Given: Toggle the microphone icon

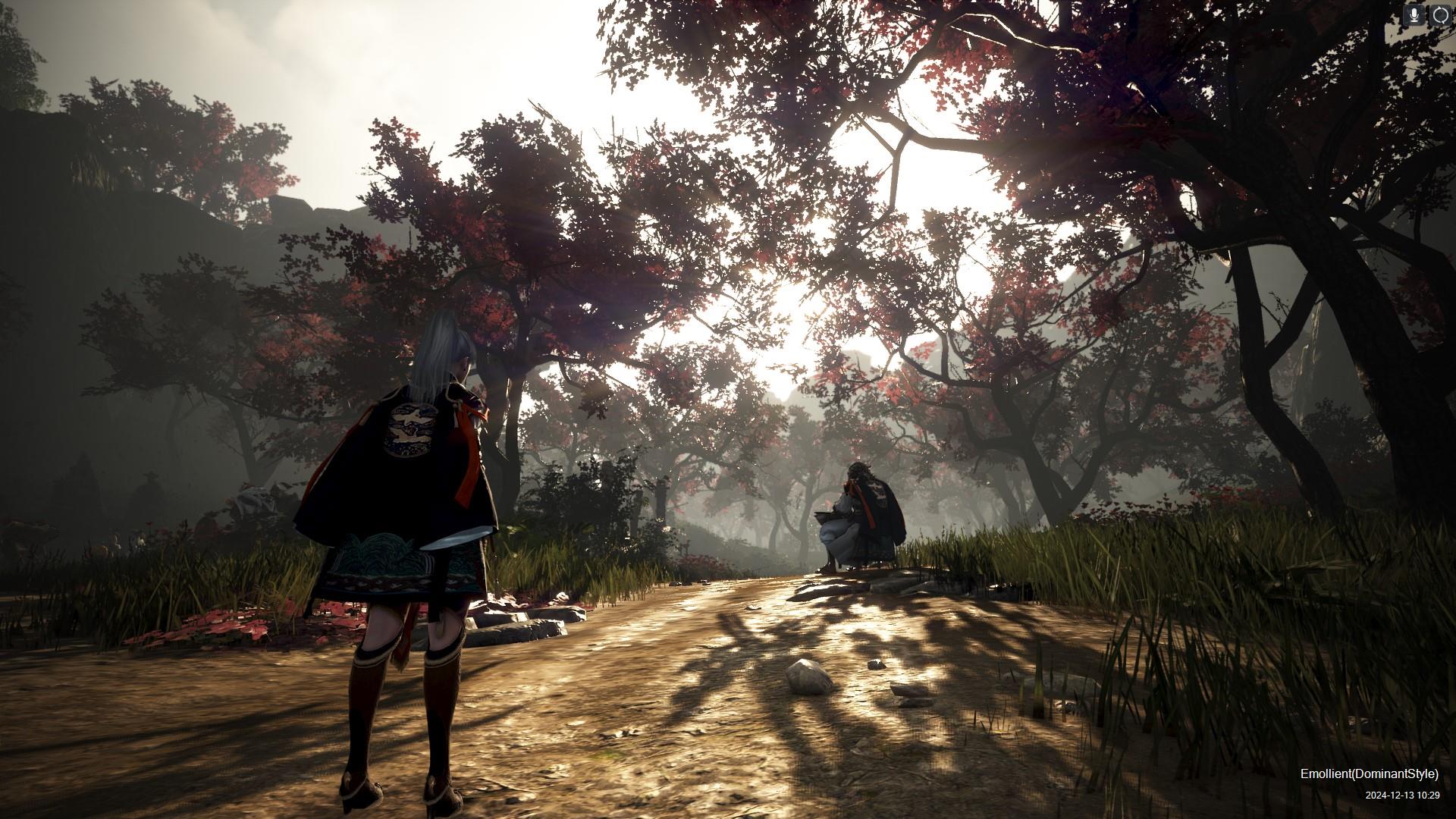Looking at the screenshot, I should point(1414,14).
